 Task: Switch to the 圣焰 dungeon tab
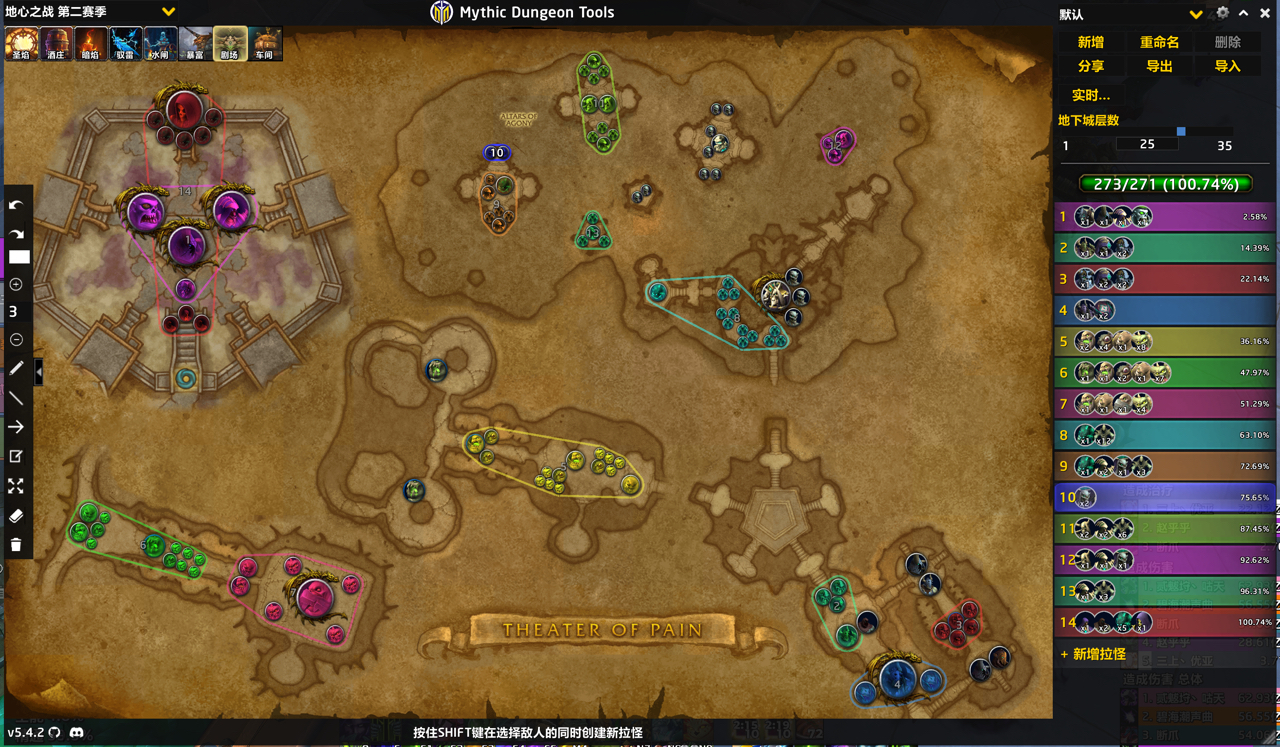click(x=20, y=43)
